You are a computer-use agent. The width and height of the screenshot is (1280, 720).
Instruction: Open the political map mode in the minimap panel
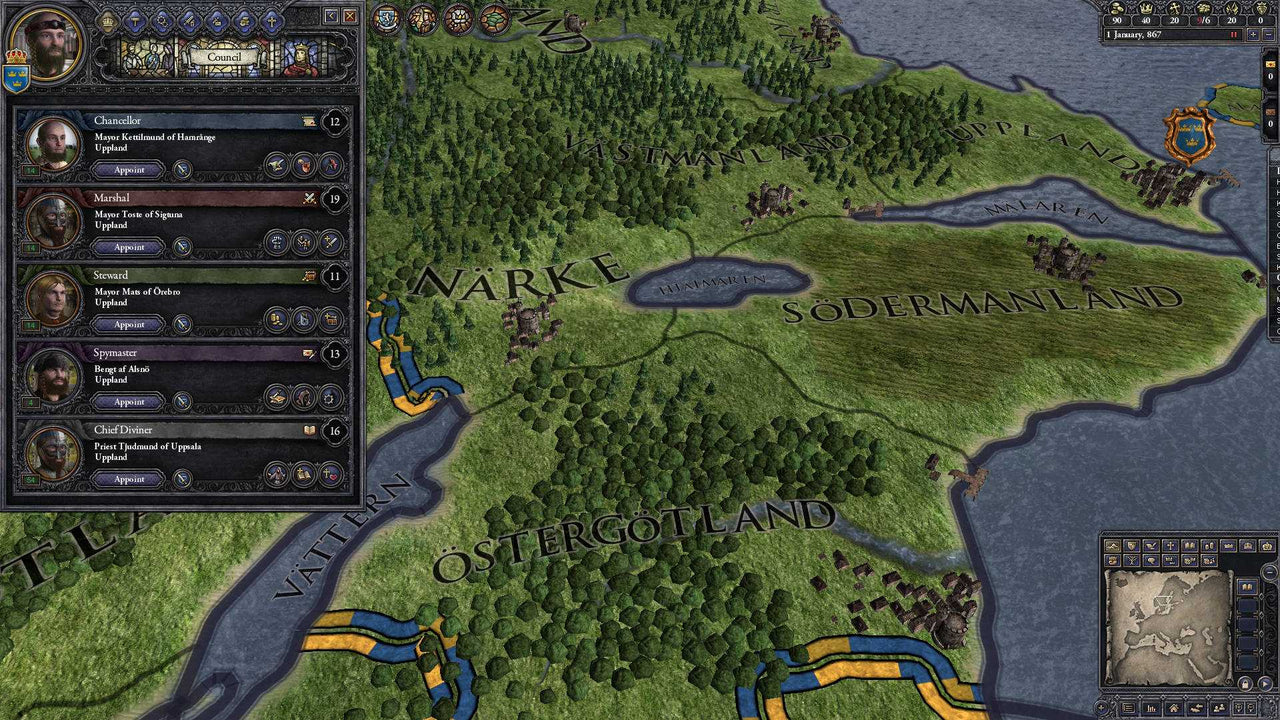(1131, 544)
